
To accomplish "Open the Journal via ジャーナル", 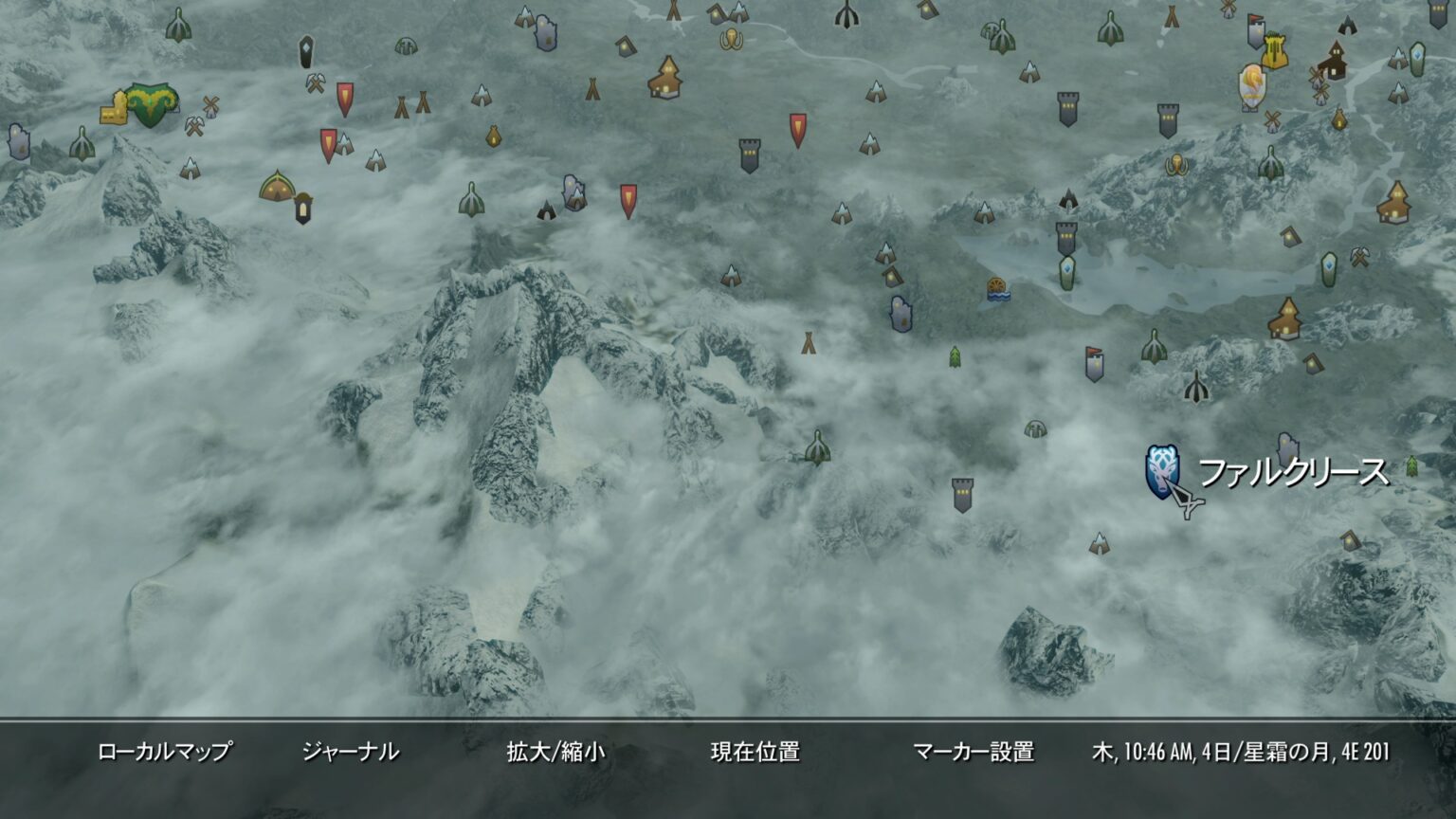I will [x=352, y=752].
